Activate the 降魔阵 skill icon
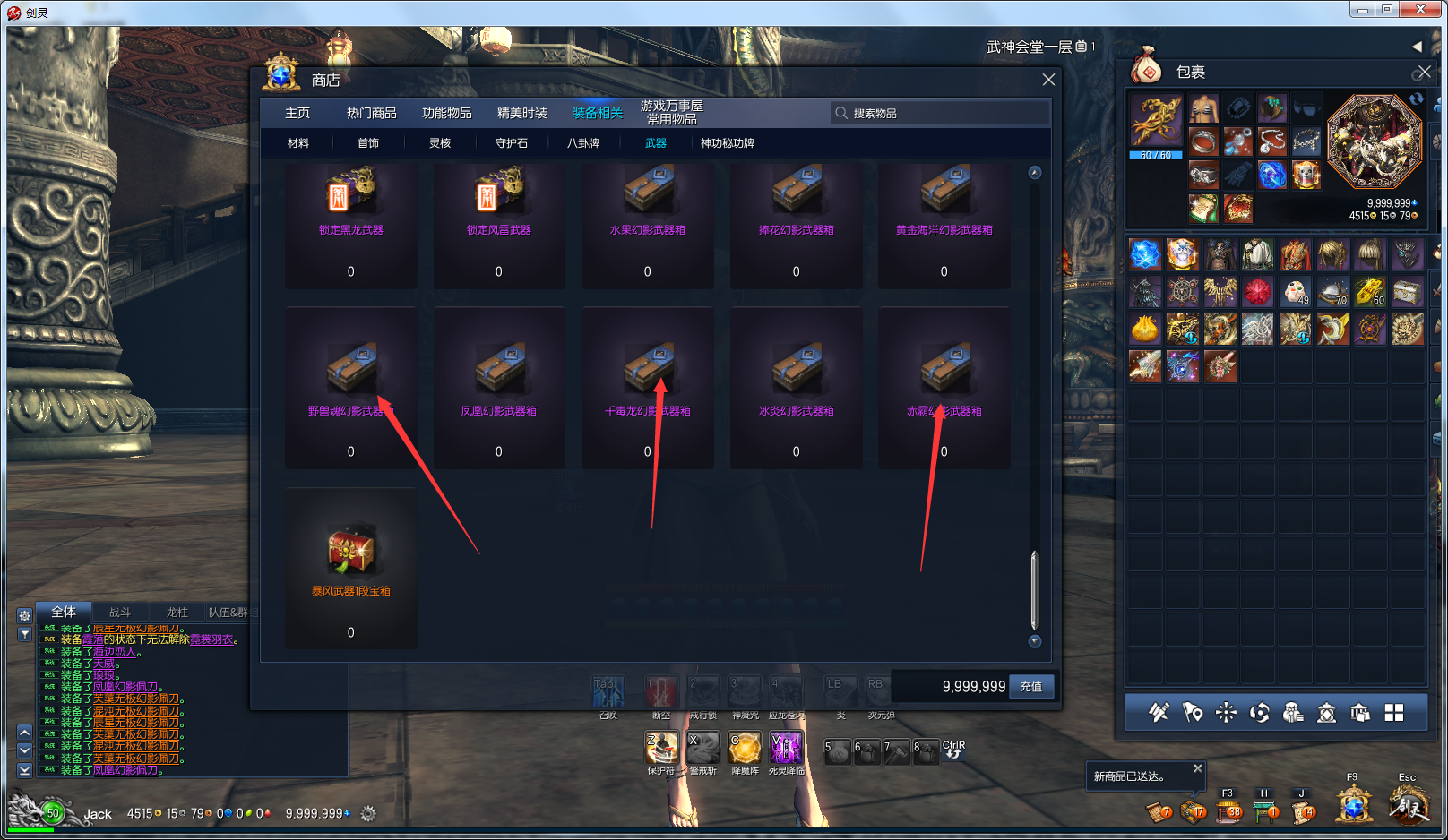This screenshot has height=840, width=1448. 745,748
